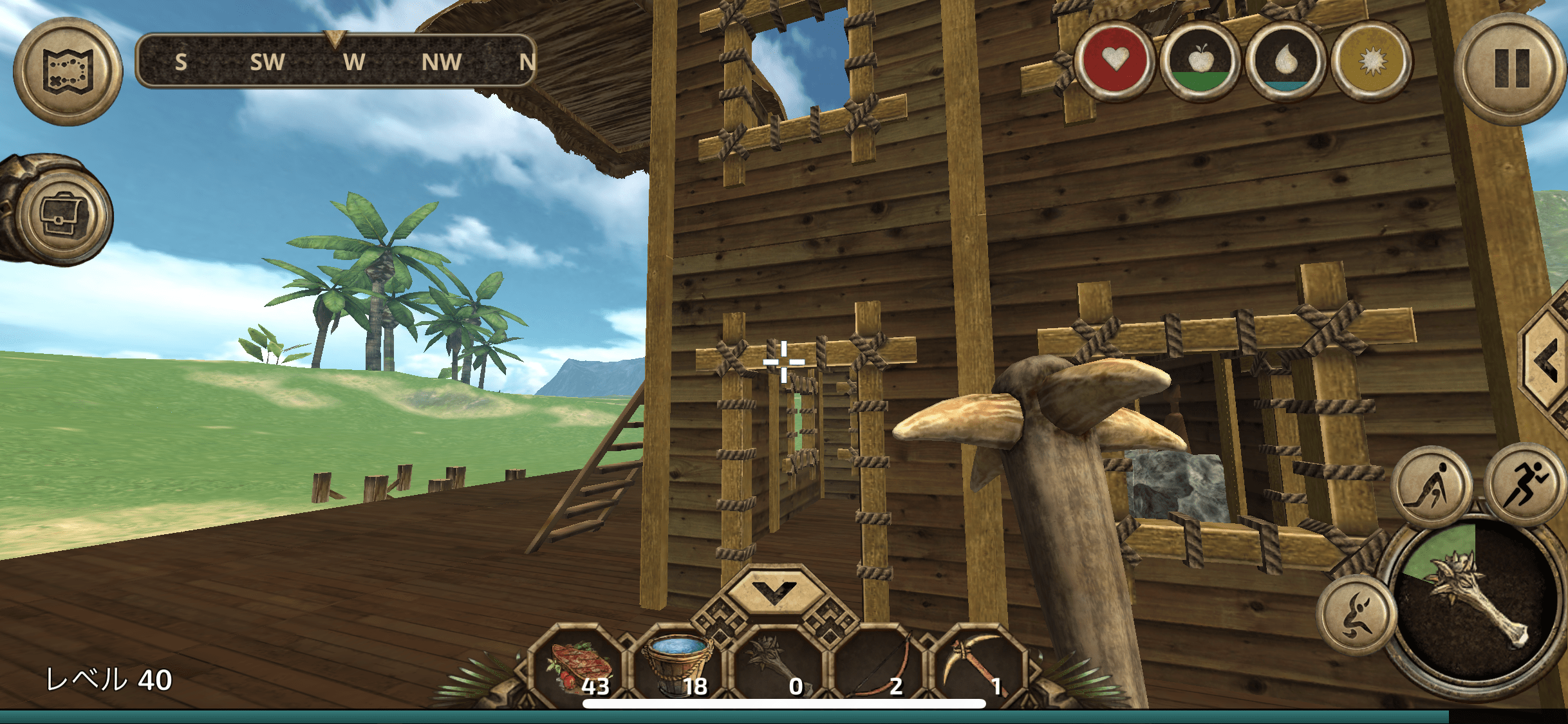The height and width of the screenshot is (724, 1568).
Task: Collapse the hotbar with the down arrow
Action: pos(774,589)
